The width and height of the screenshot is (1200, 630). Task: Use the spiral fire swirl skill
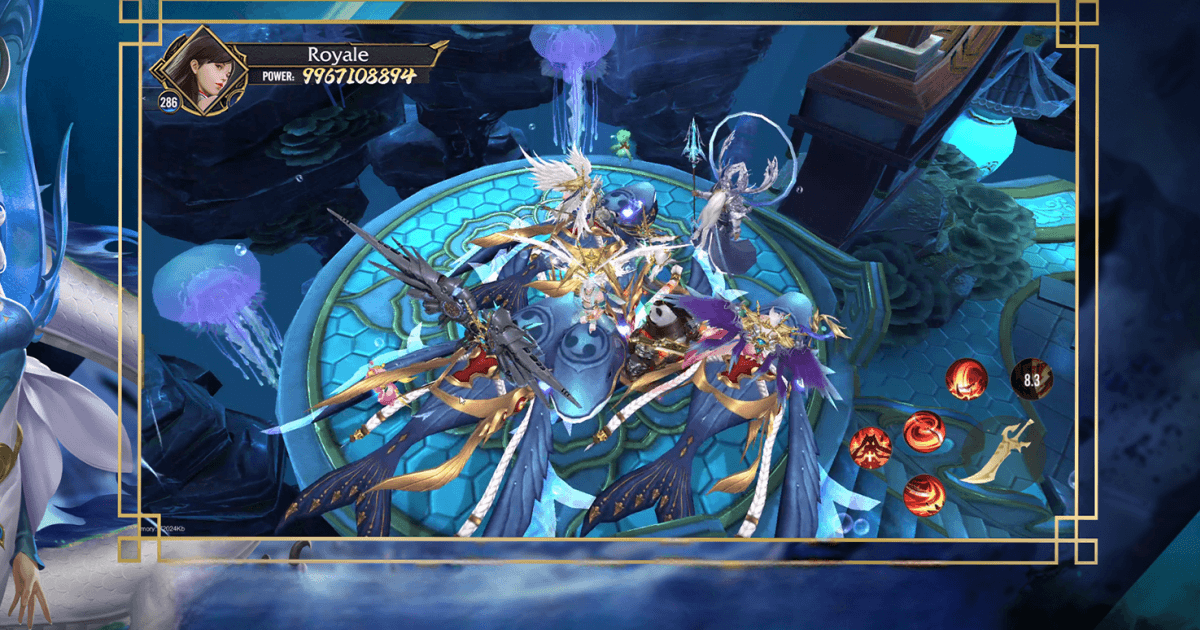pyautogui.click(x=924, y=432)
